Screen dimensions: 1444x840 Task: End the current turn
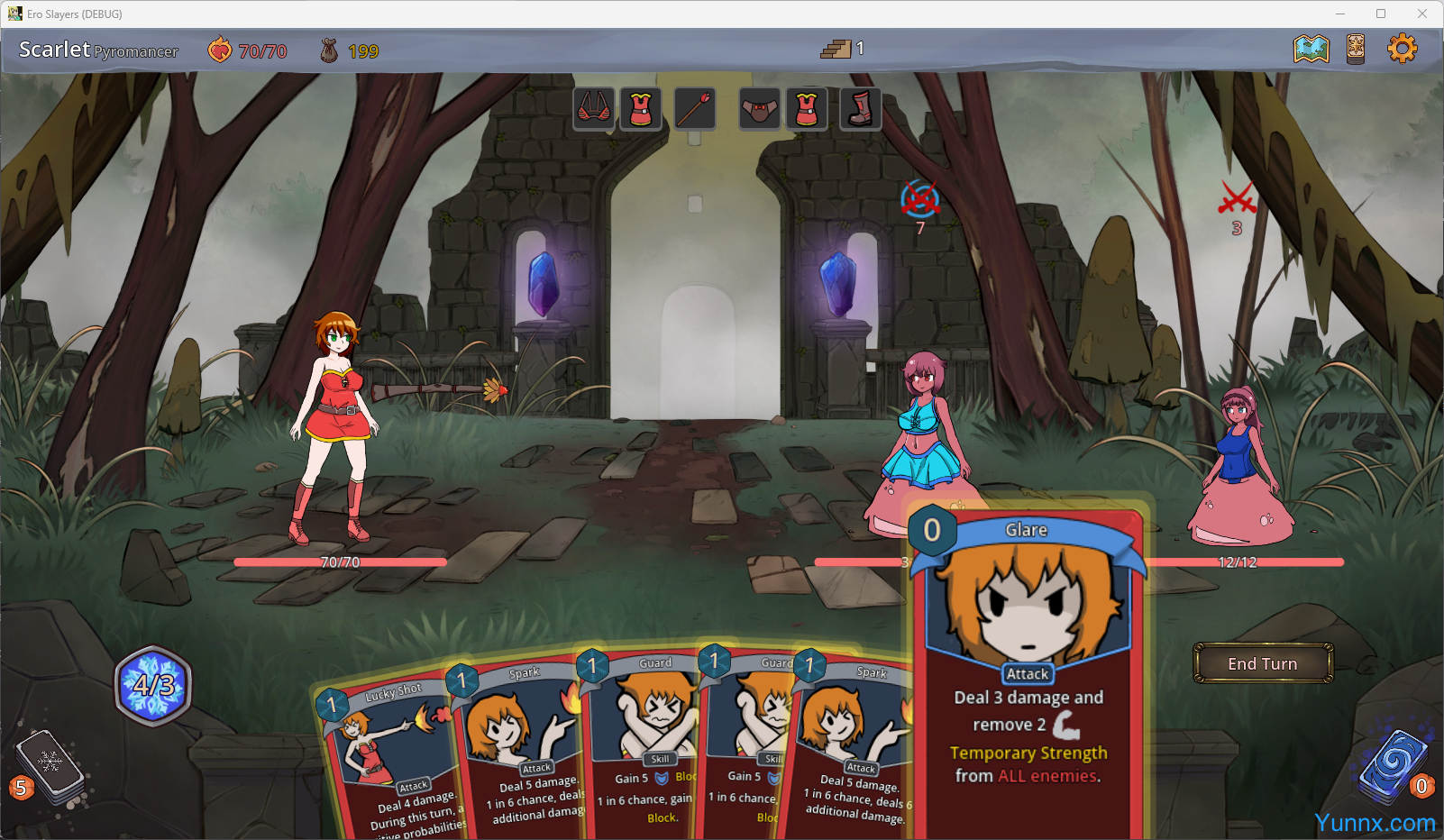pyautogui.click(x=1262, y=663)
